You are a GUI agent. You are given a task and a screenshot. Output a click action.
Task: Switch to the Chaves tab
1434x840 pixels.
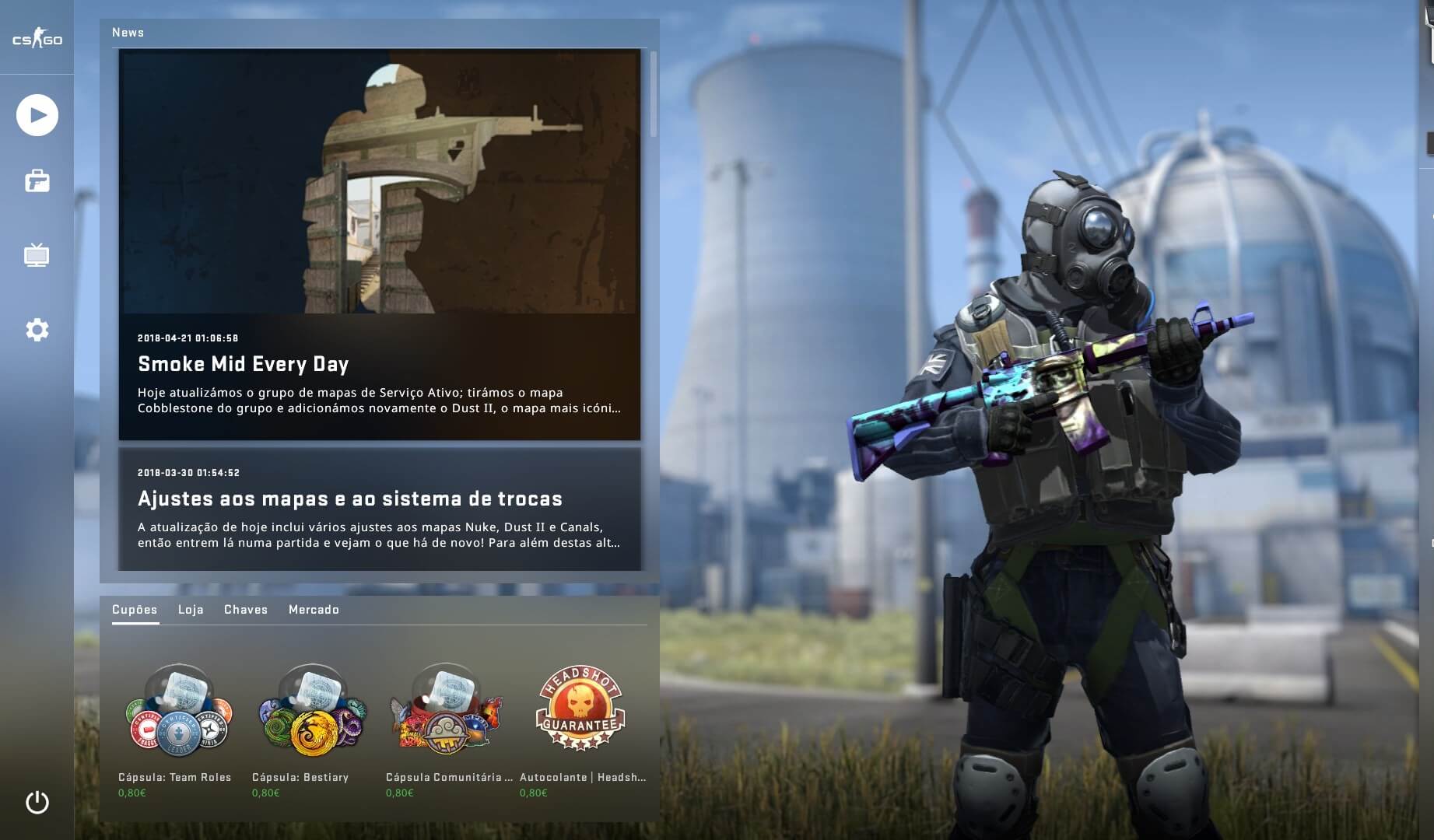(246, 610)
